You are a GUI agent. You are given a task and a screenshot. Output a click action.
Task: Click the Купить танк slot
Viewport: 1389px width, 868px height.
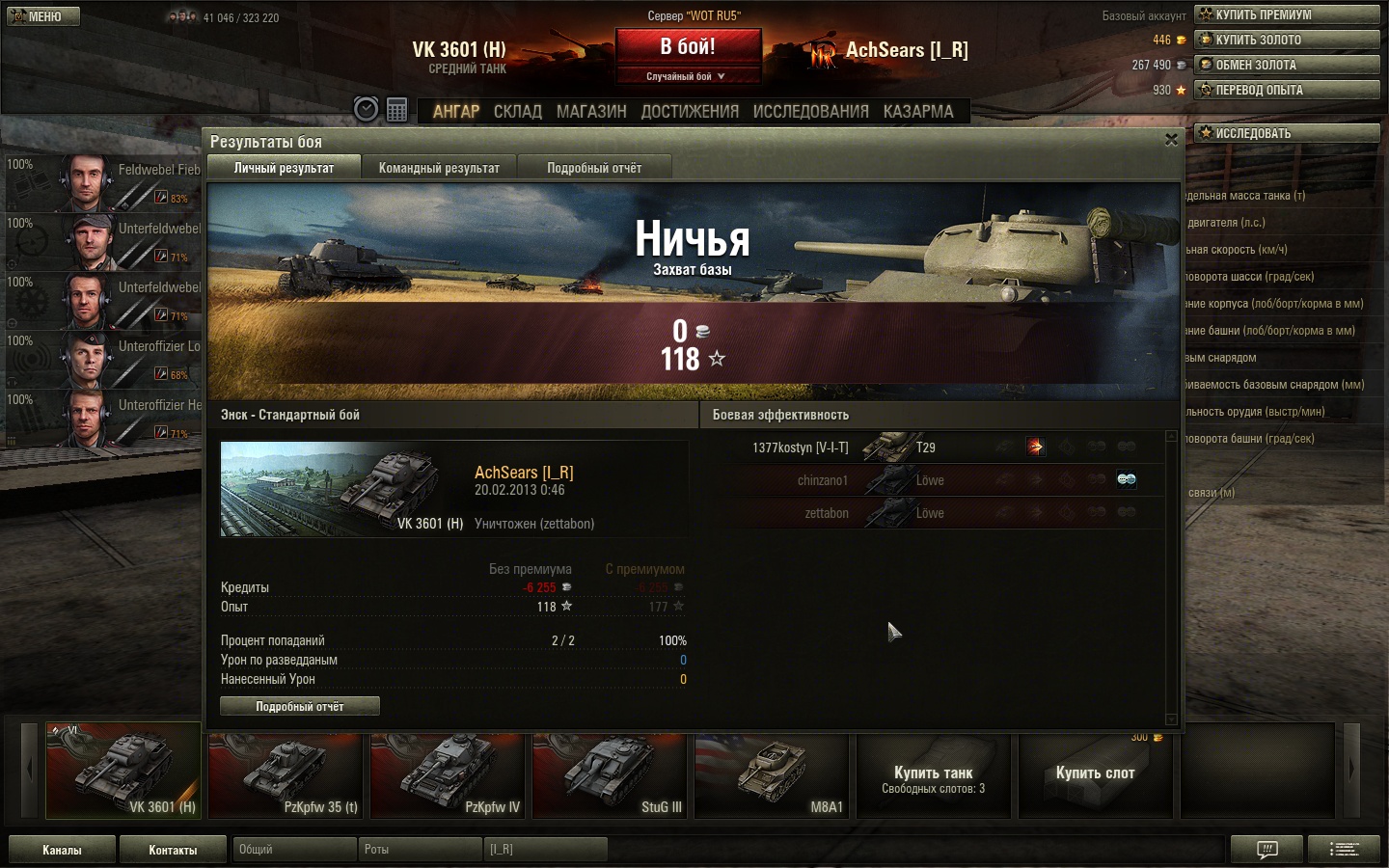click(933, 776)
